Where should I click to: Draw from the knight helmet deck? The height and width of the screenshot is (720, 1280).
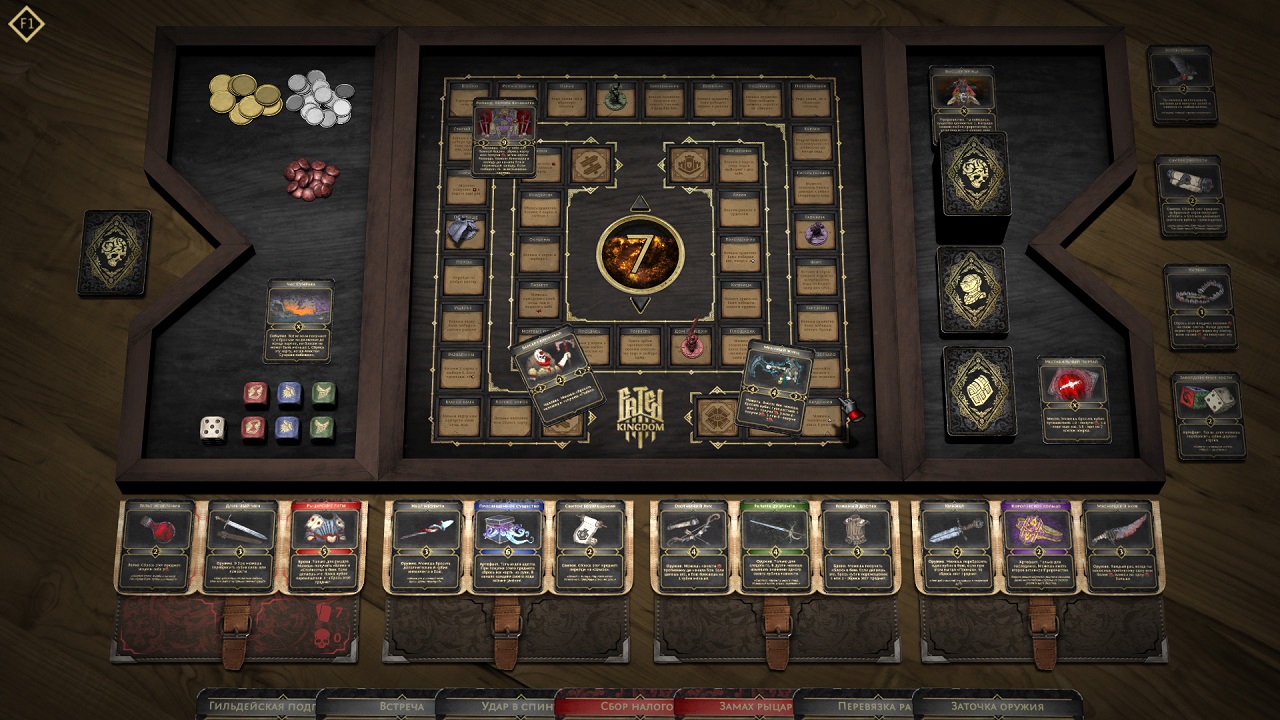pyautogui.click(x=971, y=290)
